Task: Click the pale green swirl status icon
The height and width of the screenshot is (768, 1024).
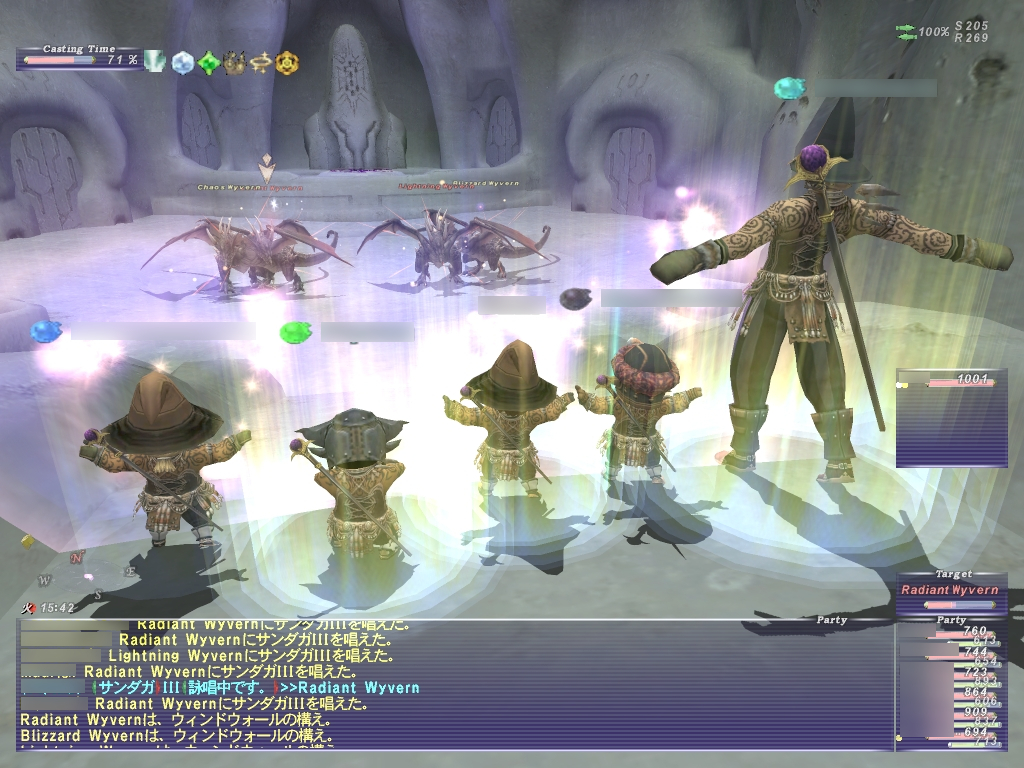Action: 155,62
